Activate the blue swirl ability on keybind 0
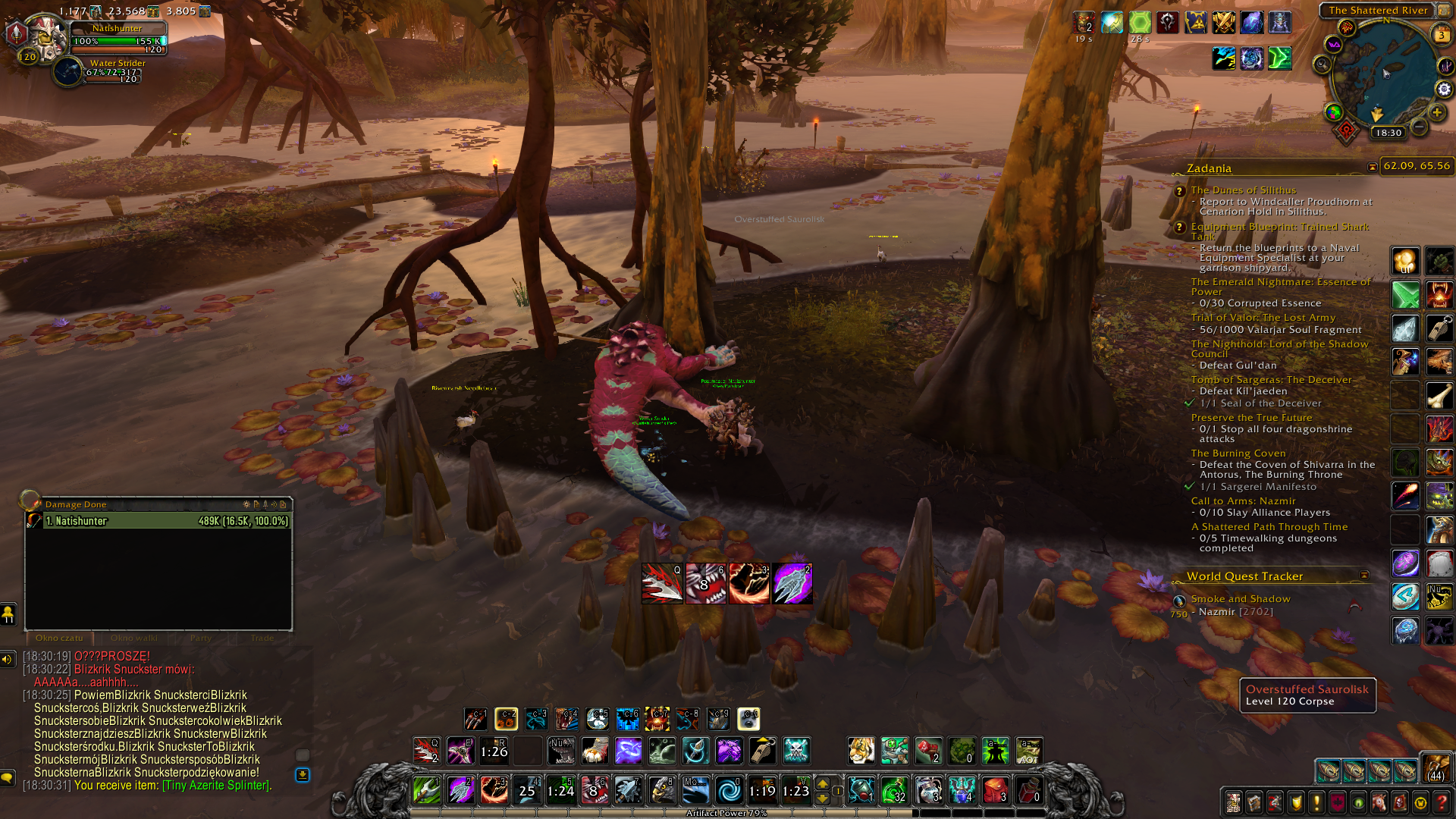This screenshot has width=1456, height=819. pos(729,791)
